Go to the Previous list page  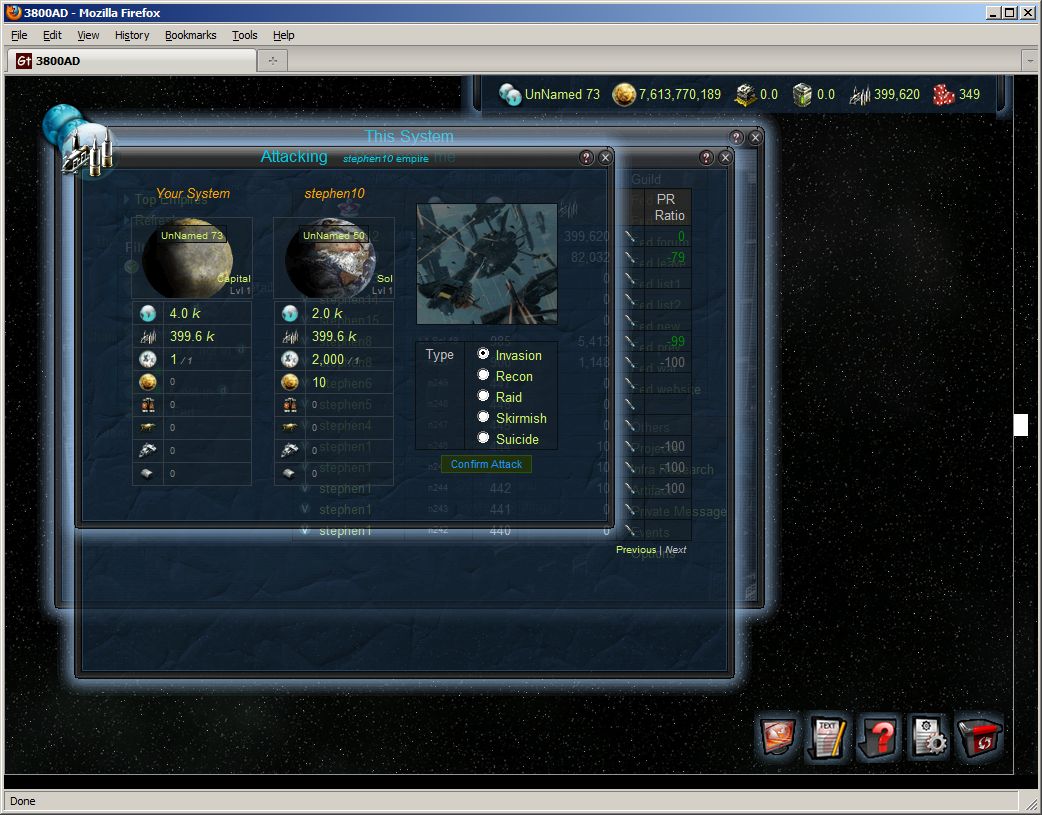point(636,550)
